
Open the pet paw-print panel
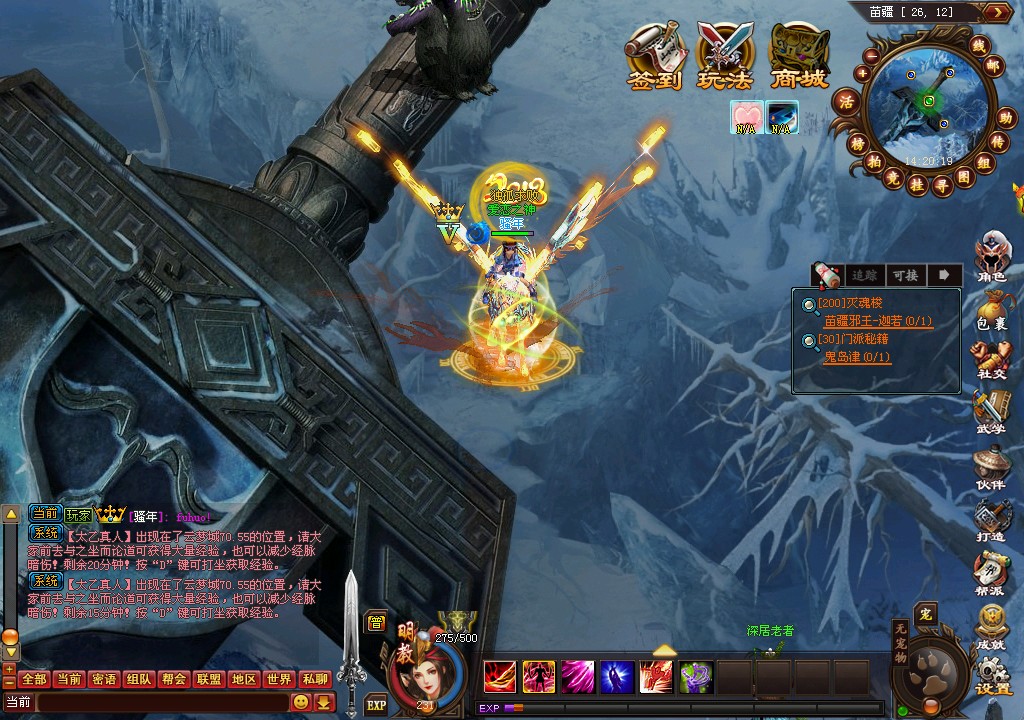pyautogui.click(x=931, y=673)
